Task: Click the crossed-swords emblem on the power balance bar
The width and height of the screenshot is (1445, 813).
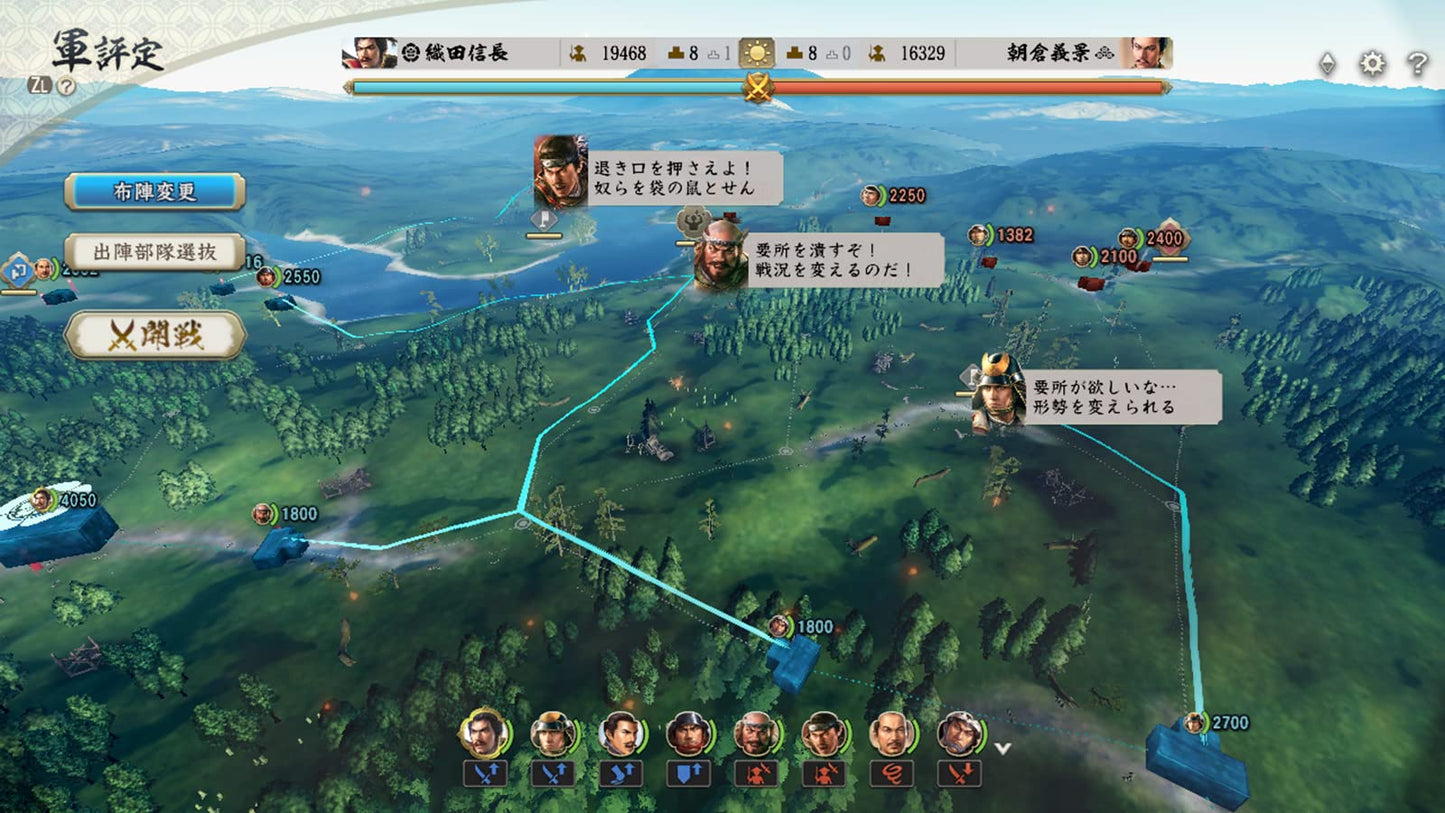Action: [757, 90]
